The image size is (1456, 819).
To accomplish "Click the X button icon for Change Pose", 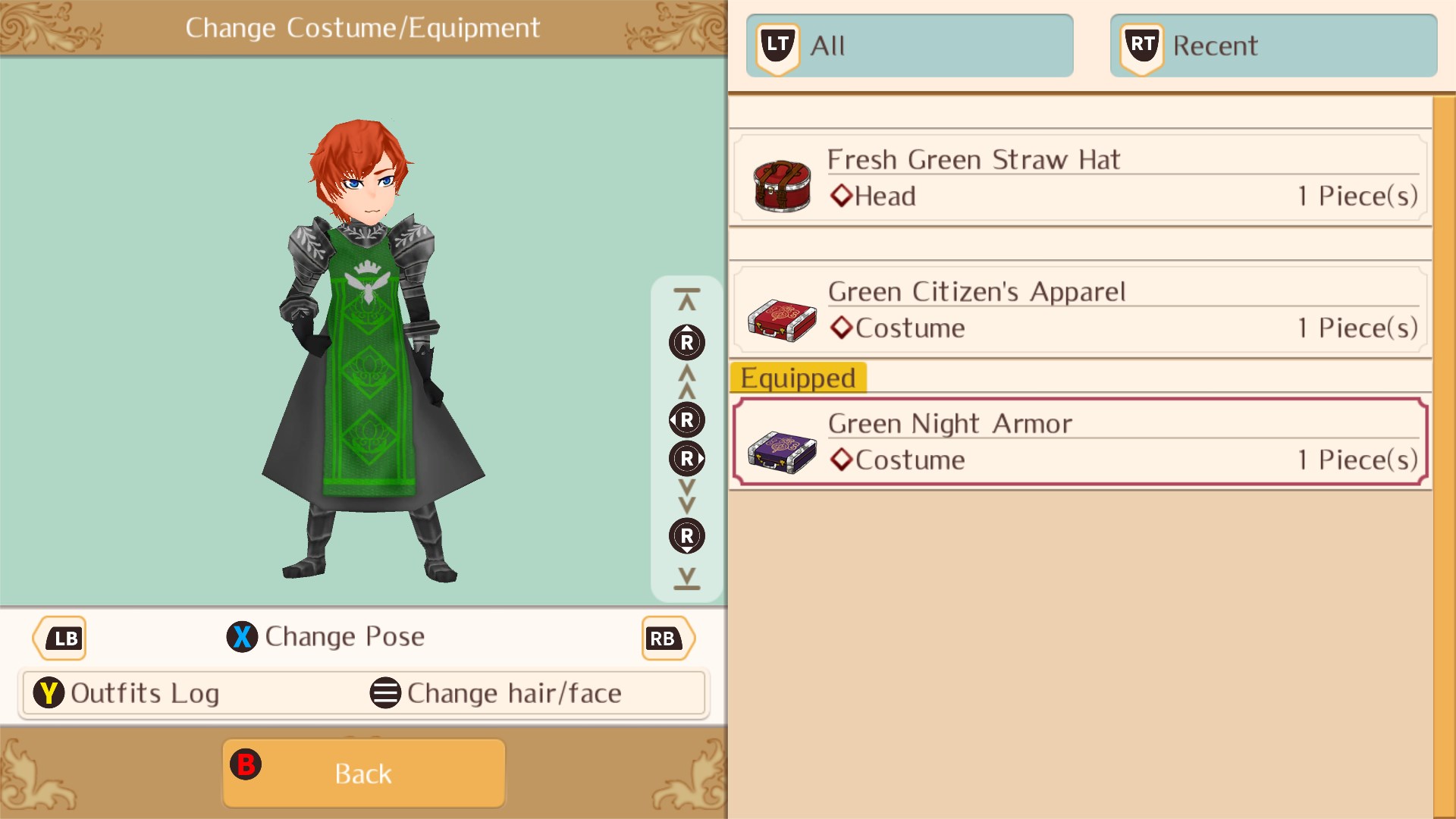I will click(242, 637).
